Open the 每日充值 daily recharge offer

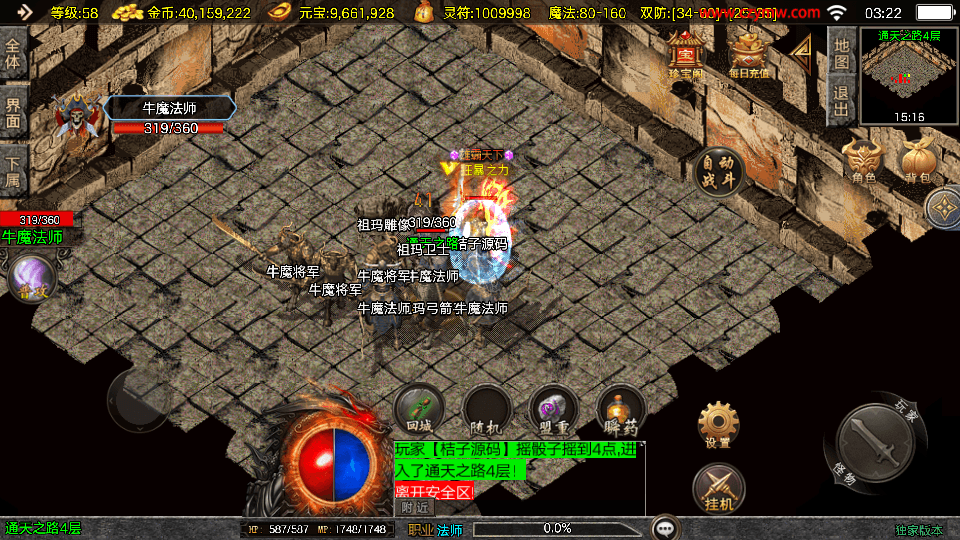point(747,54)
